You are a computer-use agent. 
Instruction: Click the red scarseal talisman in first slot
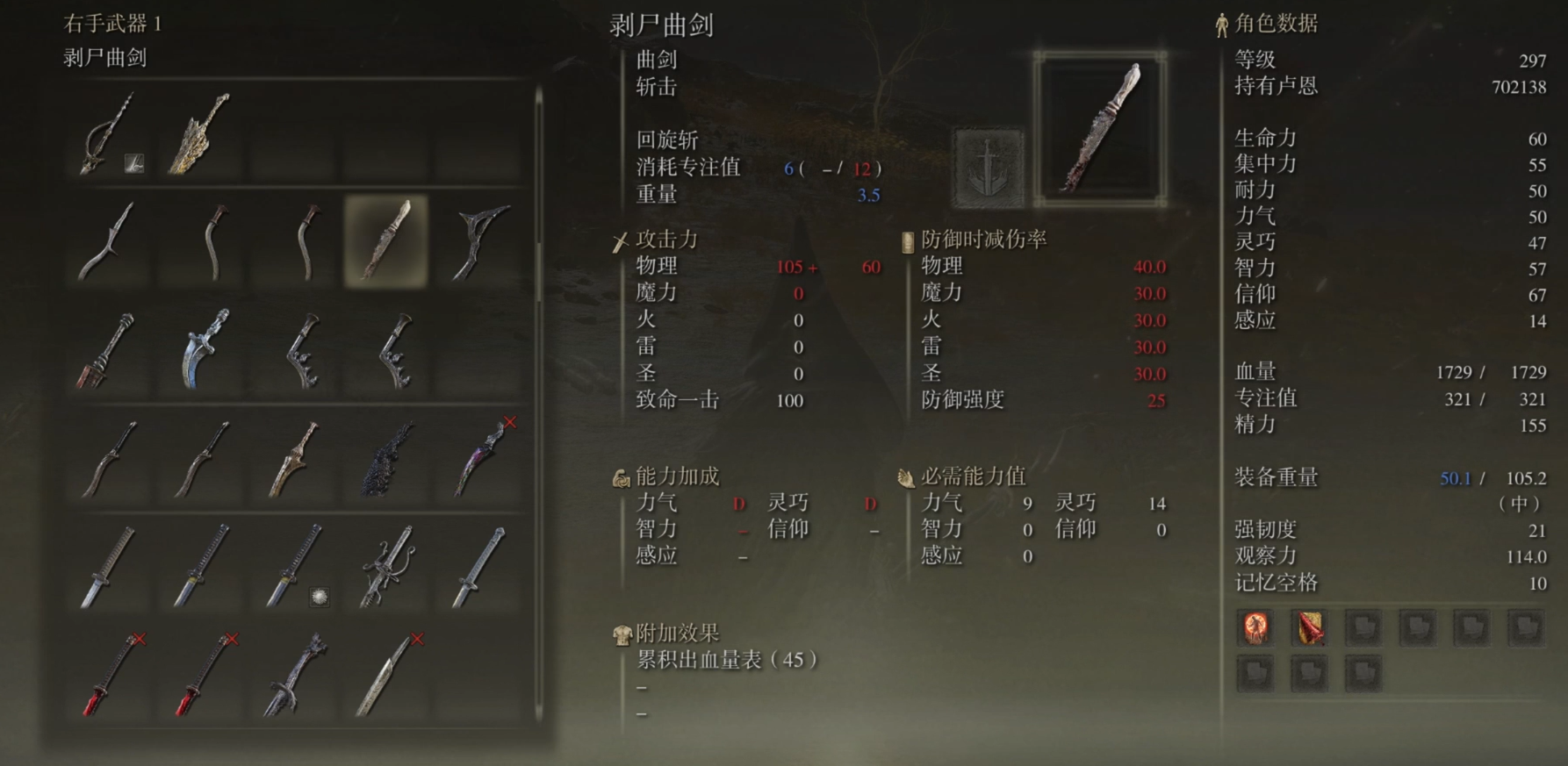pos(1254,628)
